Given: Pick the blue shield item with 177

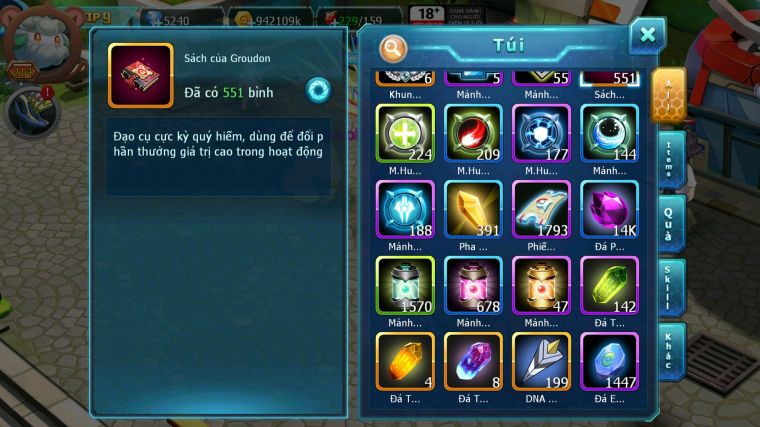Looking at the screenshot, I should click(x=541, y=134).
